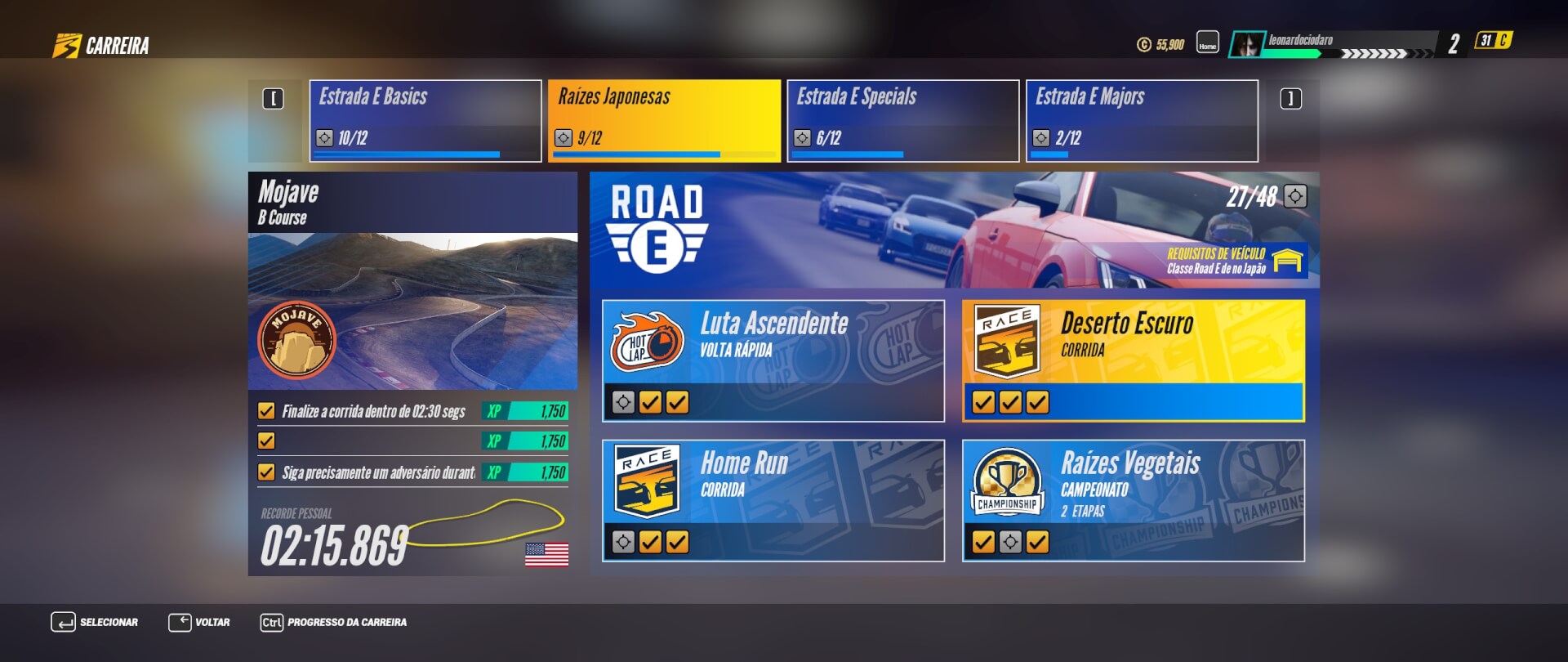The height and width of the screenshot is (662, 1568).
Task: Click the Selecionar button
Action: click(x=95, y=622)
